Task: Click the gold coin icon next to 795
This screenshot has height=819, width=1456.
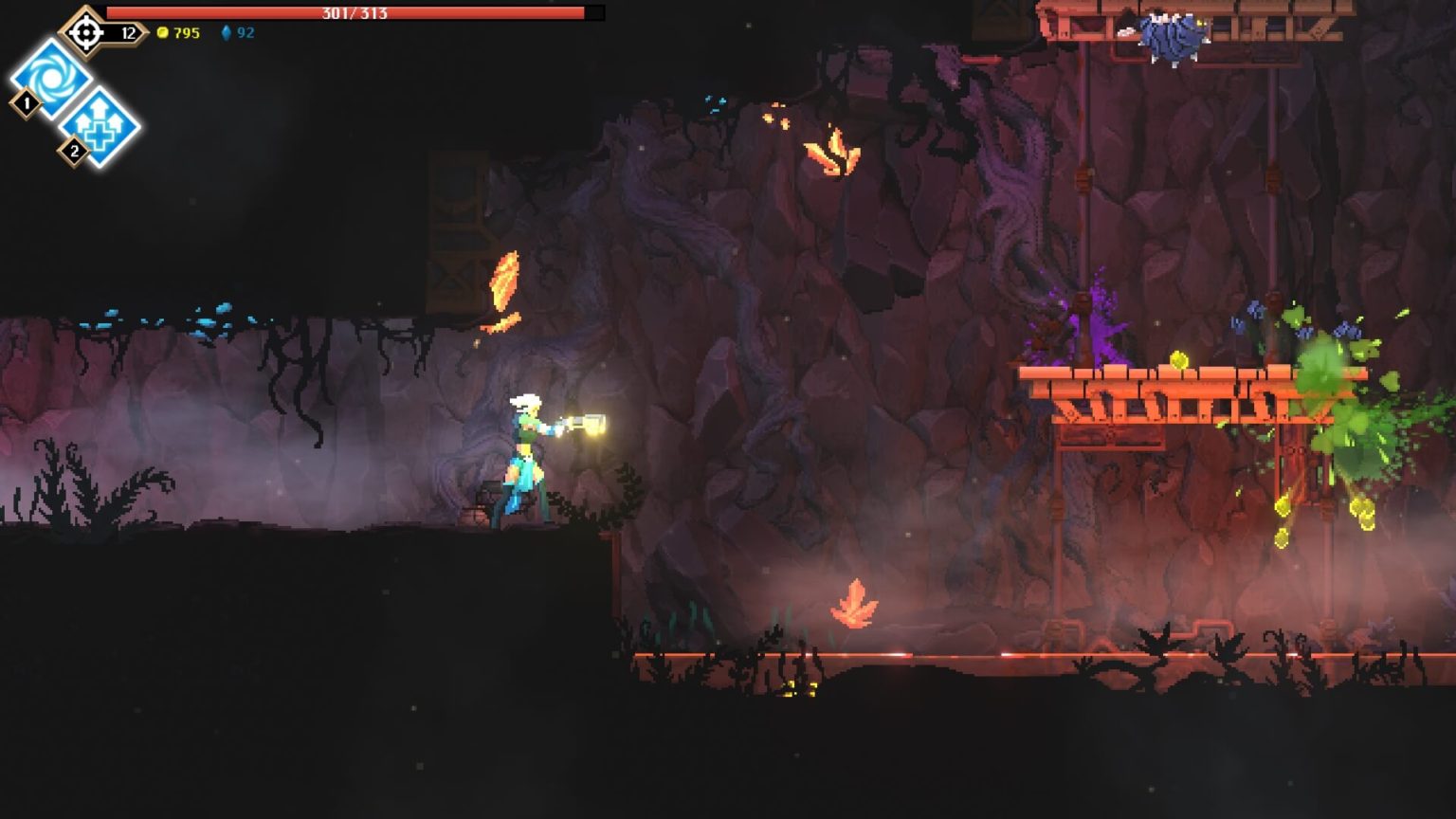Action: pyautogui.click(x=165, y=31)
